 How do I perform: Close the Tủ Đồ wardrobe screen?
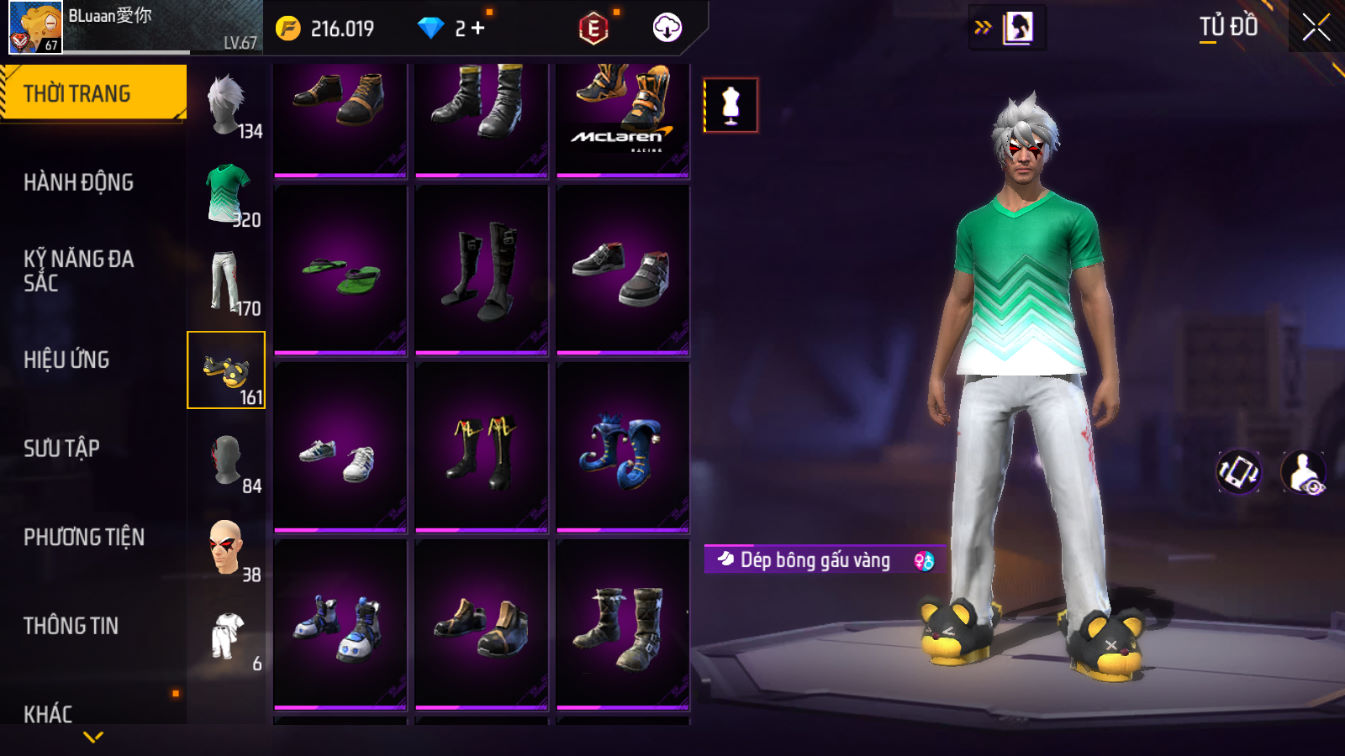point(1316,28)
